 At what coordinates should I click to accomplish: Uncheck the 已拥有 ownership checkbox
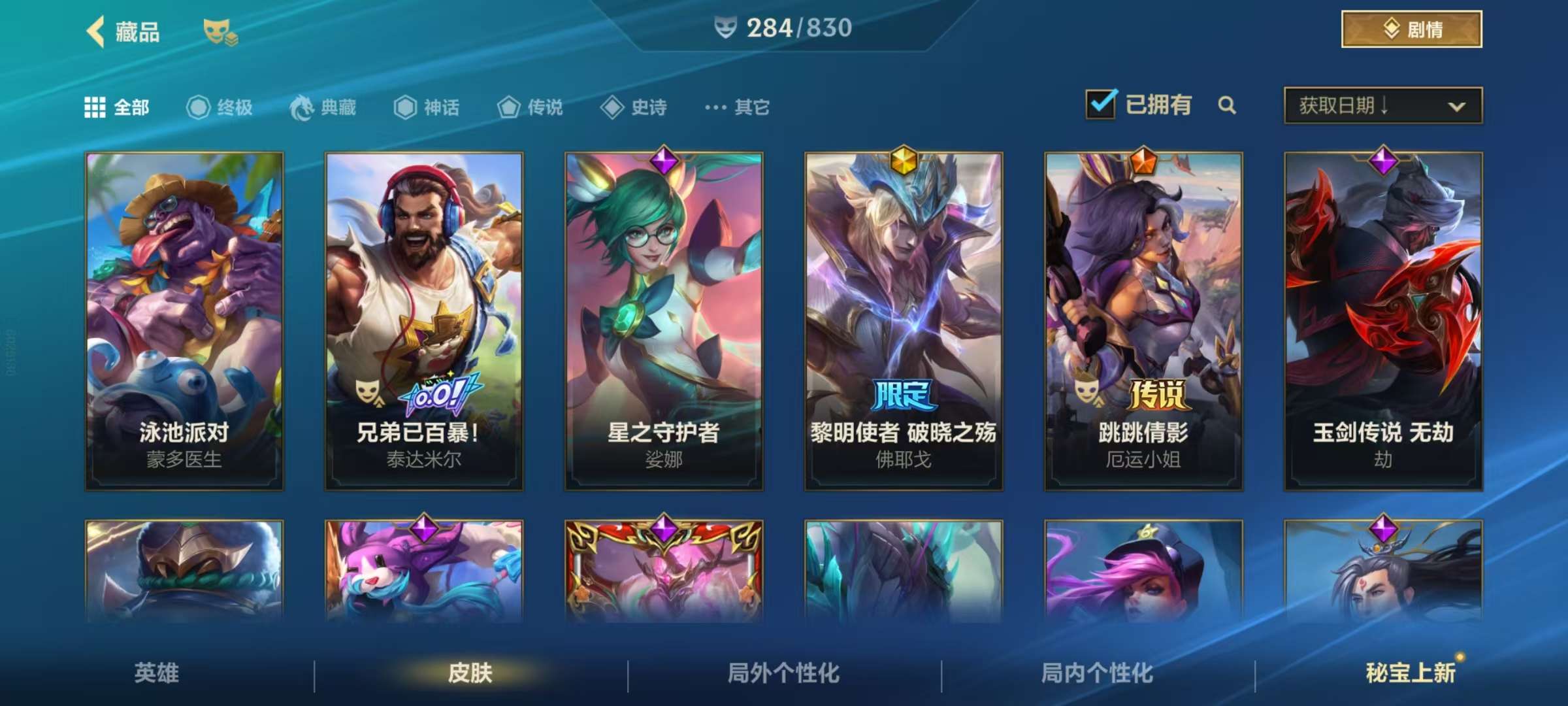(x=1102, y=103)
